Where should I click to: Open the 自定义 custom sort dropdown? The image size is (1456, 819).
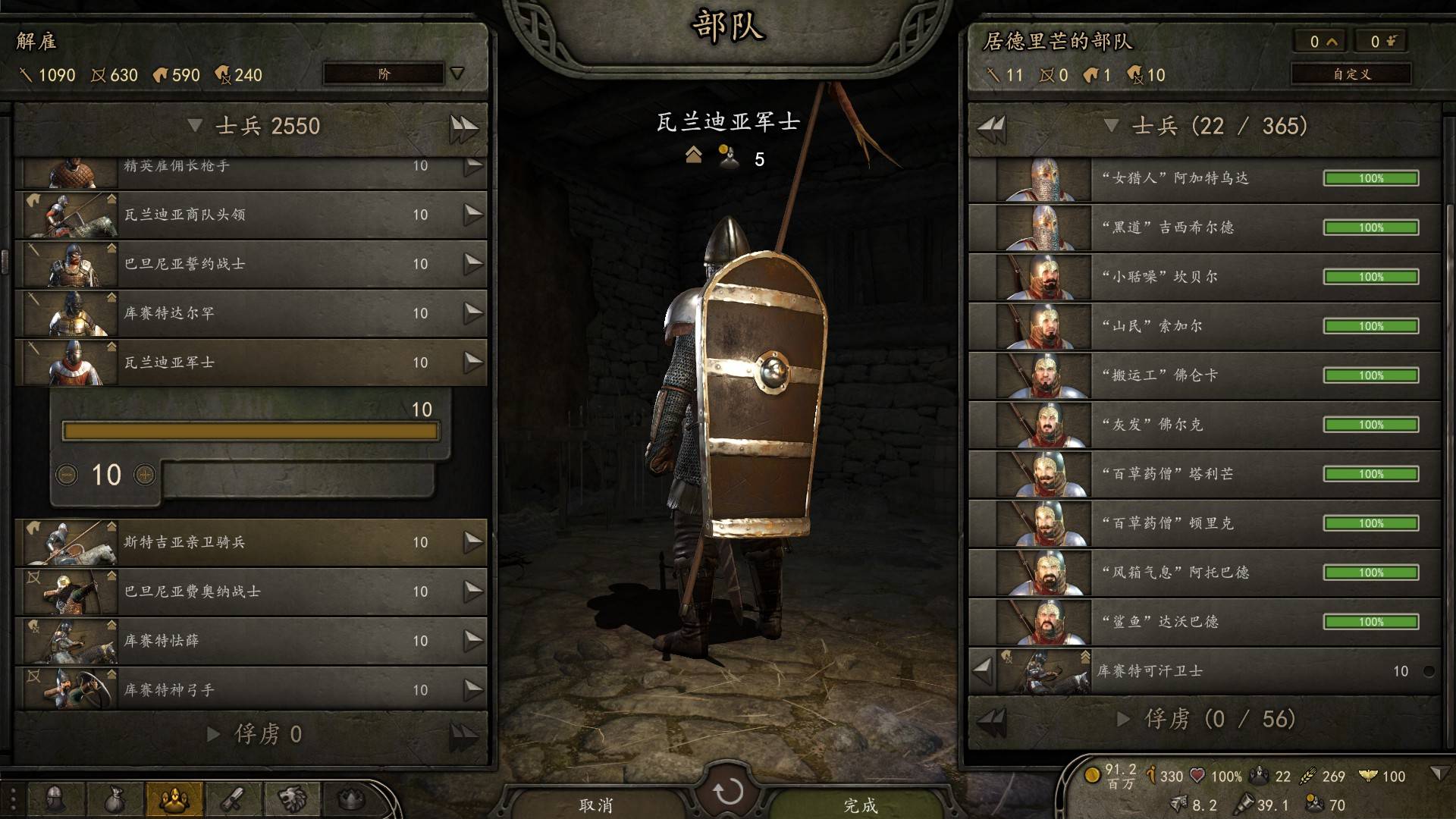pos(1351,74)
